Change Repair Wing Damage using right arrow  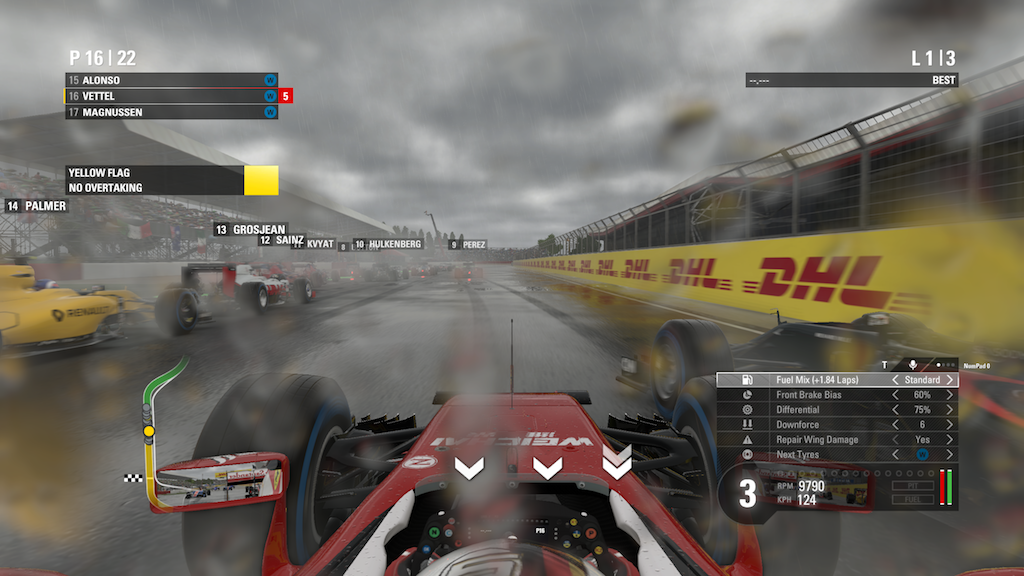tap(949, 440)
